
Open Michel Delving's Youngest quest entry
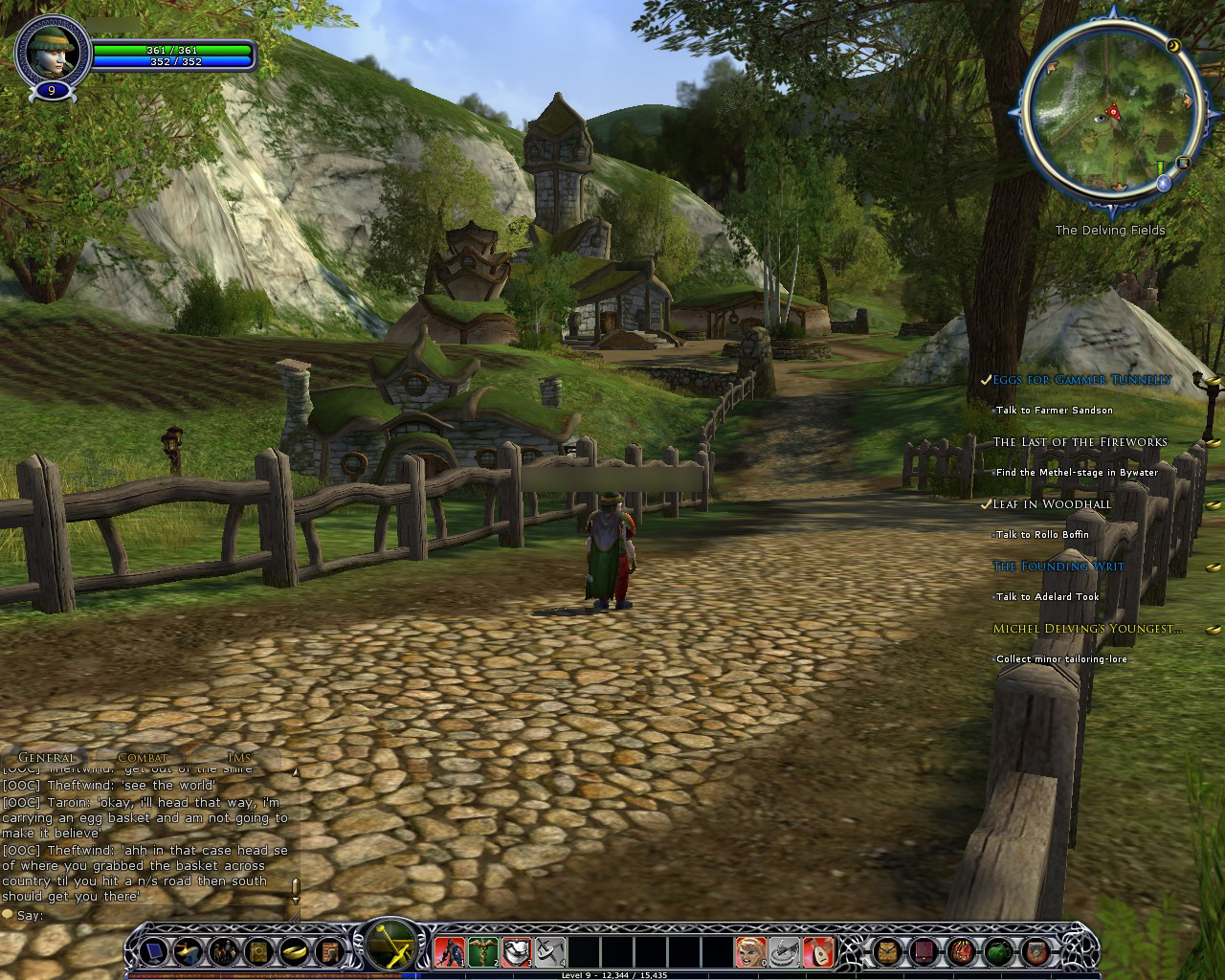coord(1086,629)
